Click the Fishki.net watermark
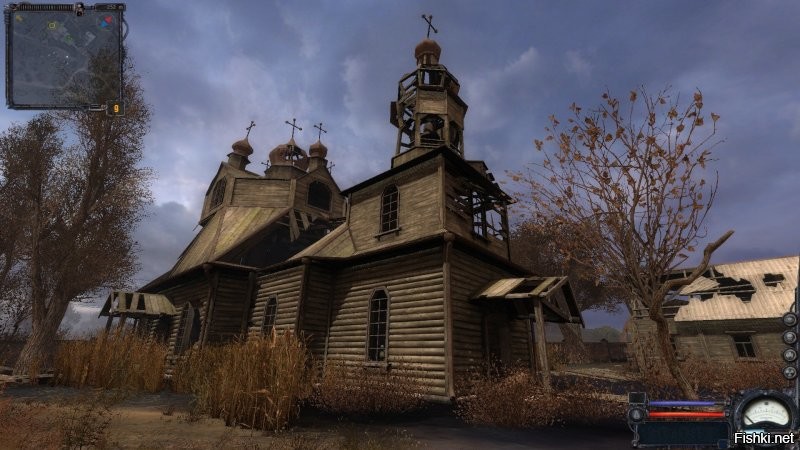This screenshot has width=800, height=450. pos(762,437)
